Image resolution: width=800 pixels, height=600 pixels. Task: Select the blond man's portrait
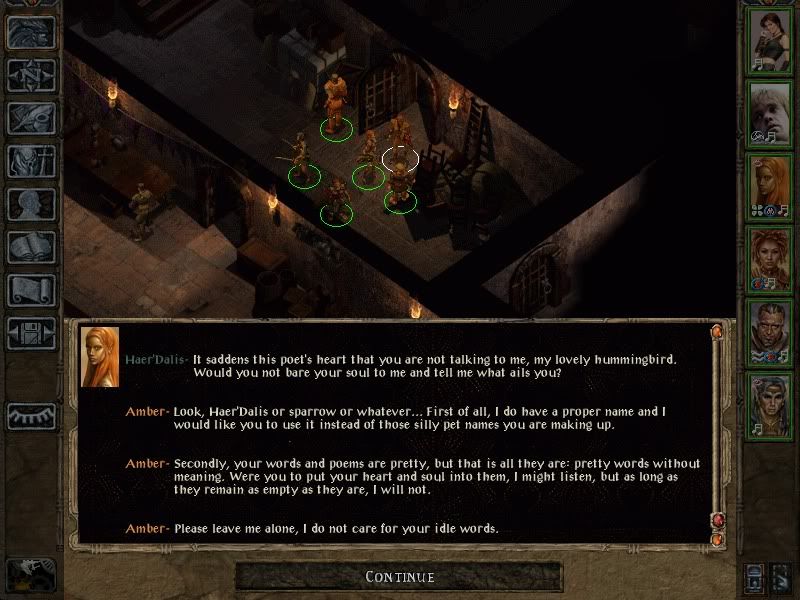coord(770,112)
